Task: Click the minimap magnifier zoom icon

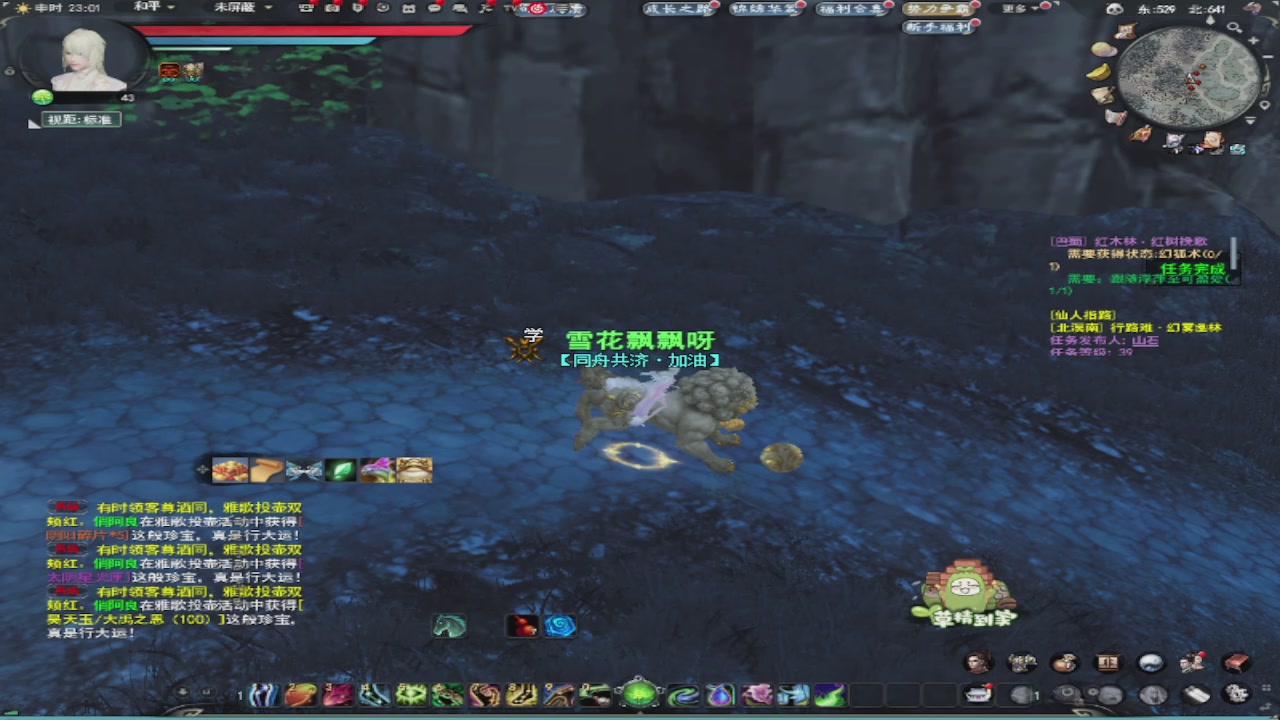Action: pyautogui.click(x=1236, y=28)
